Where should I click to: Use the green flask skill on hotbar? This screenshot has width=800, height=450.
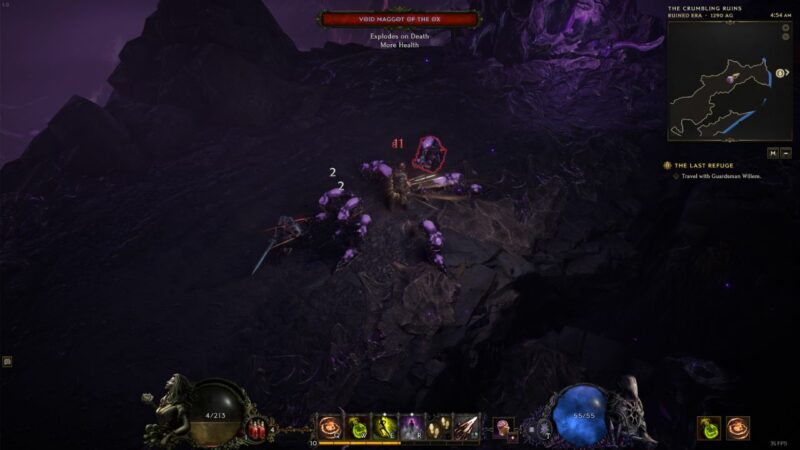point(359,427)
